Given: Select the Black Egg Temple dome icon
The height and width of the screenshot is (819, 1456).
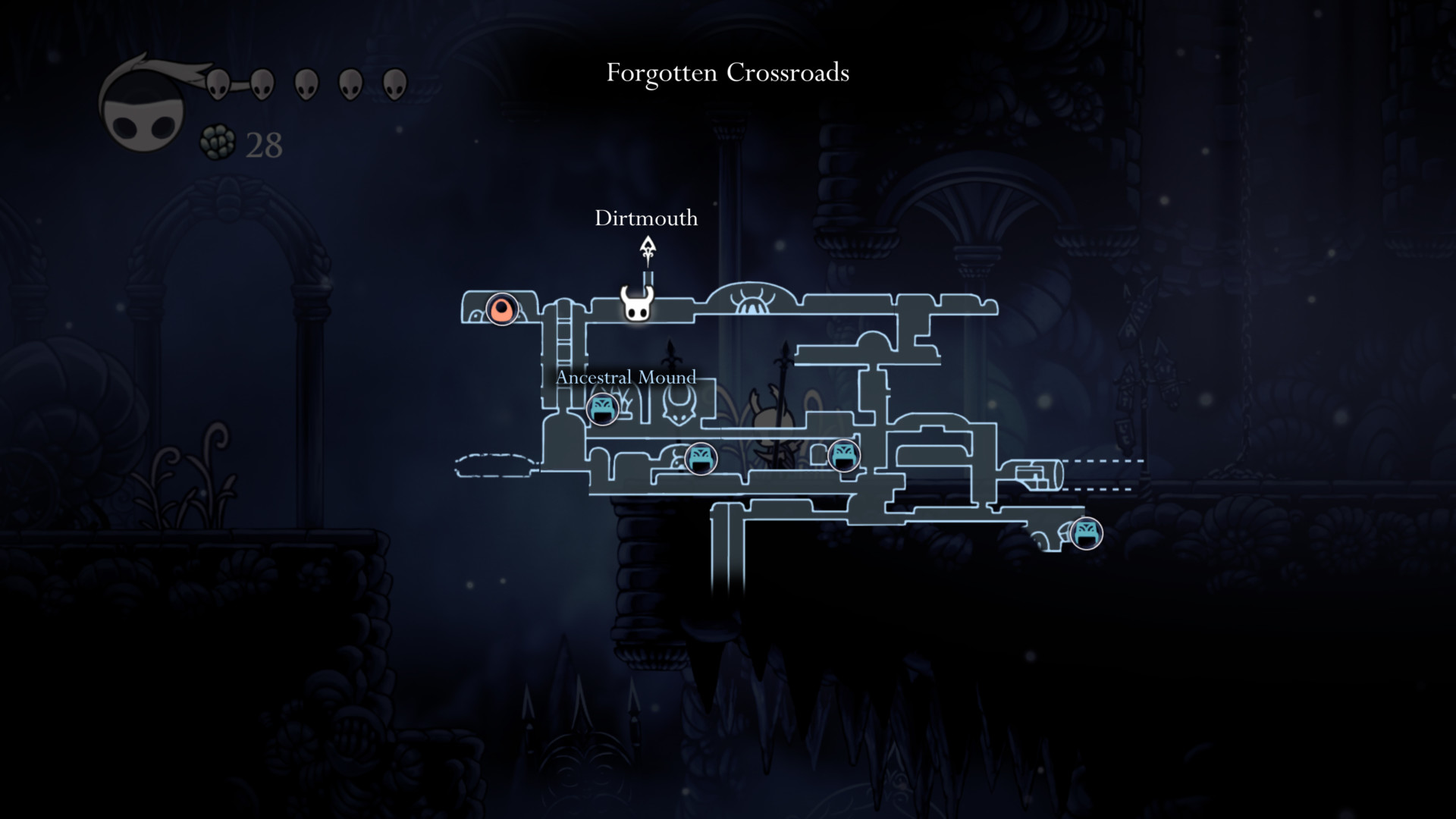Looking at the screenshot, I should [x=752, y=303].
